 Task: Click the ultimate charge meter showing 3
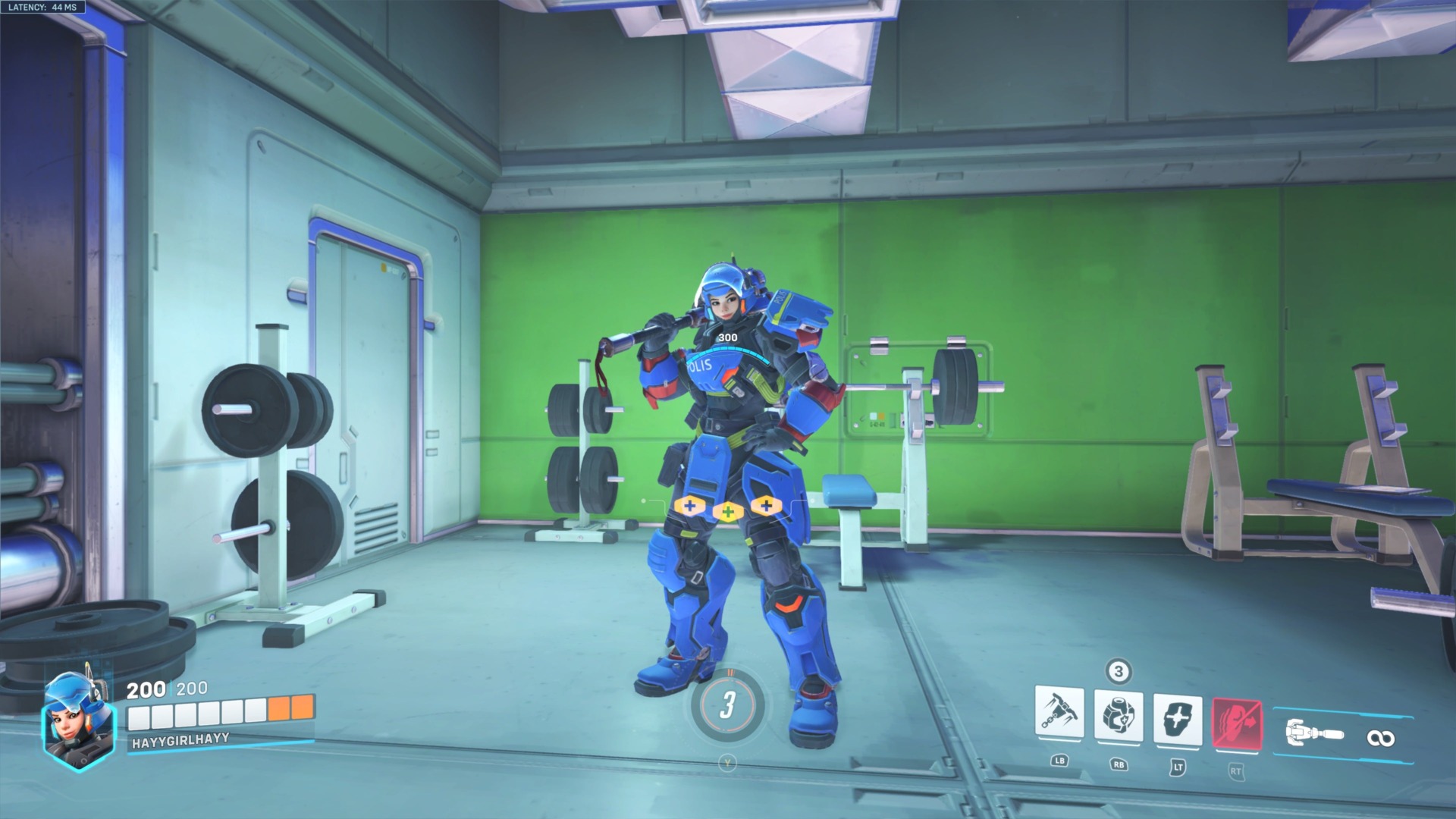pyautogui.click(x=730, y=706)
